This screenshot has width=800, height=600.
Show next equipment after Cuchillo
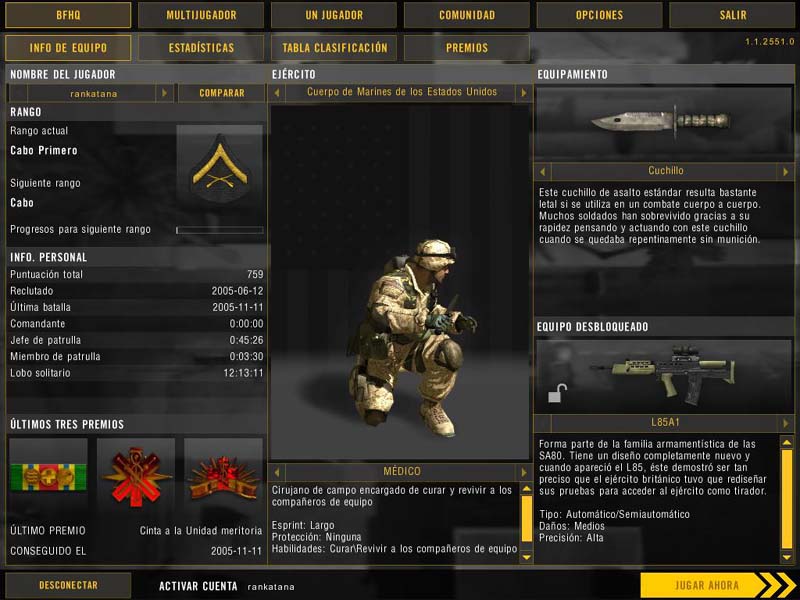tap(786, 171)
